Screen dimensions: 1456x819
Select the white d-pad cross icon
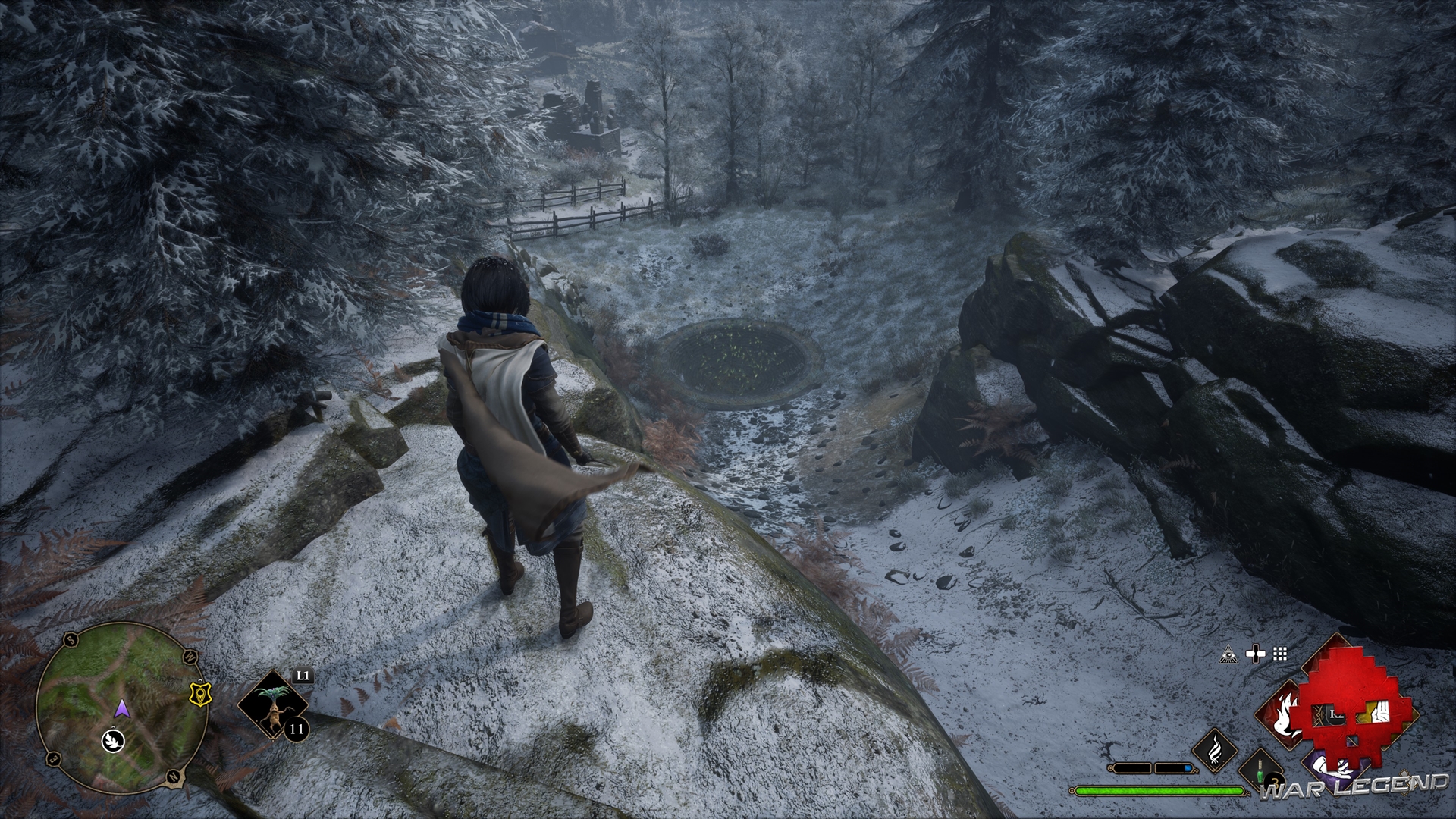(1256, 654)
